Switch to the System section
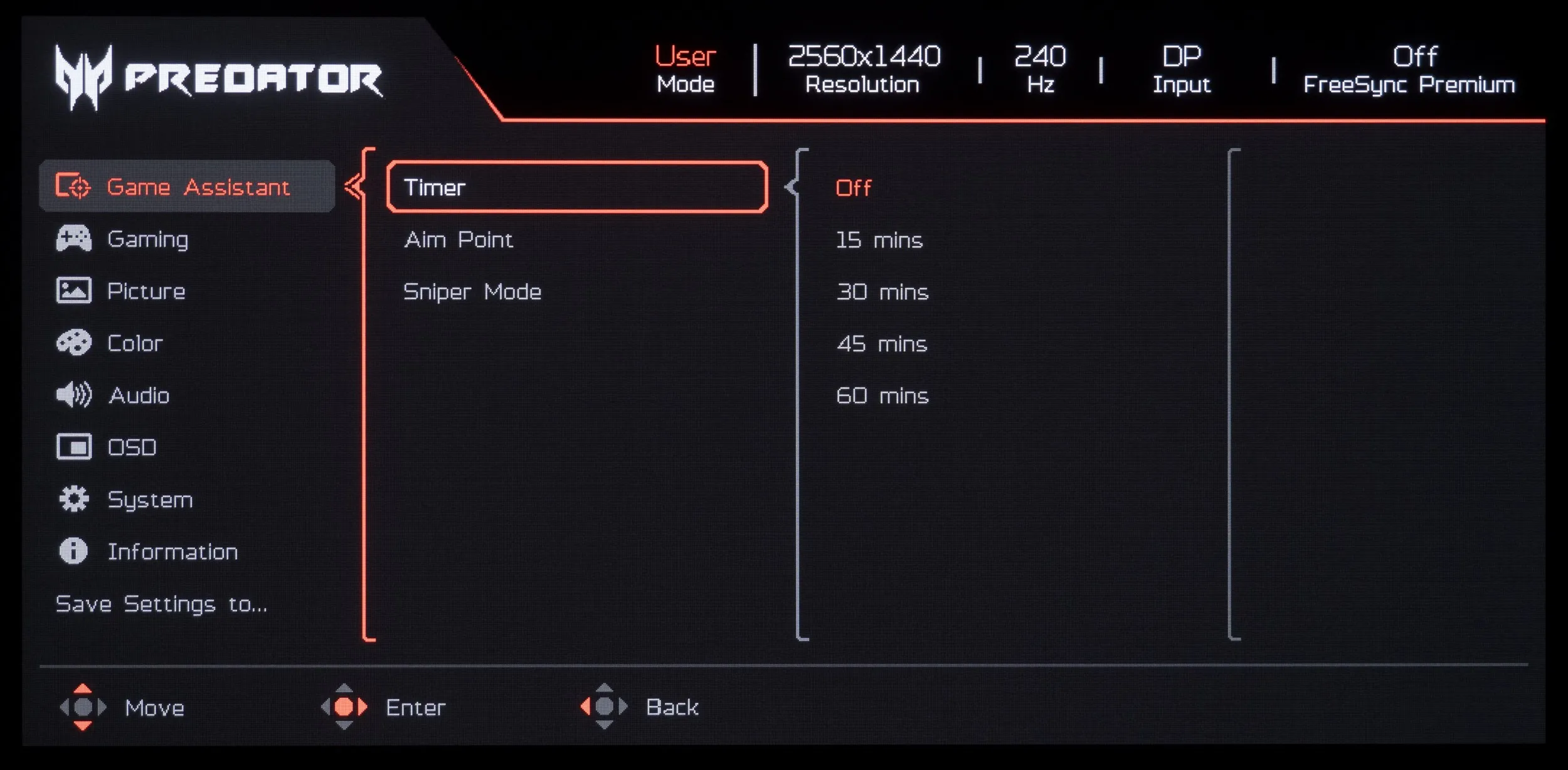 150,500
